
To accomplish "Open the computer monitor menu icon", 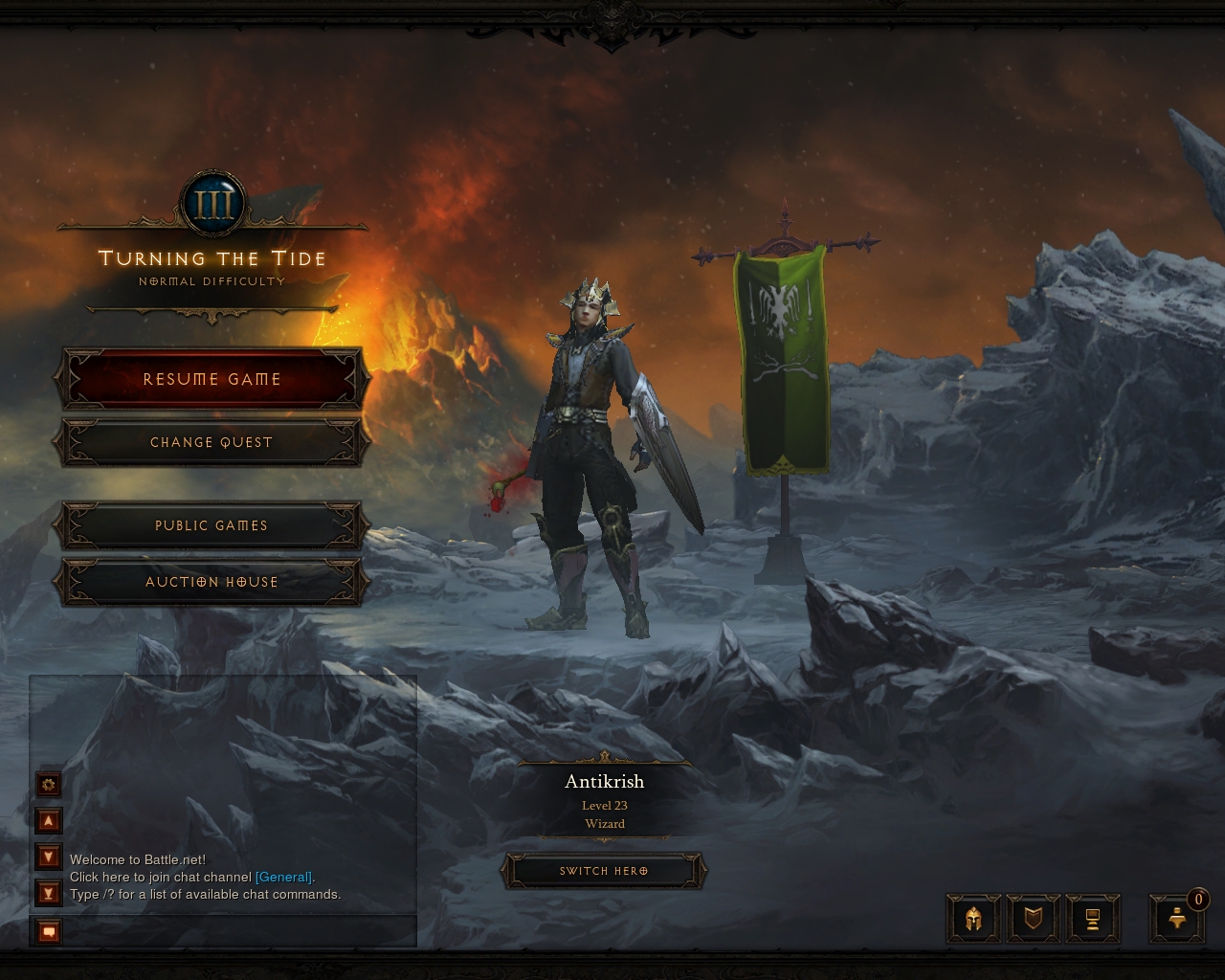I will [x=1092, y=920].
